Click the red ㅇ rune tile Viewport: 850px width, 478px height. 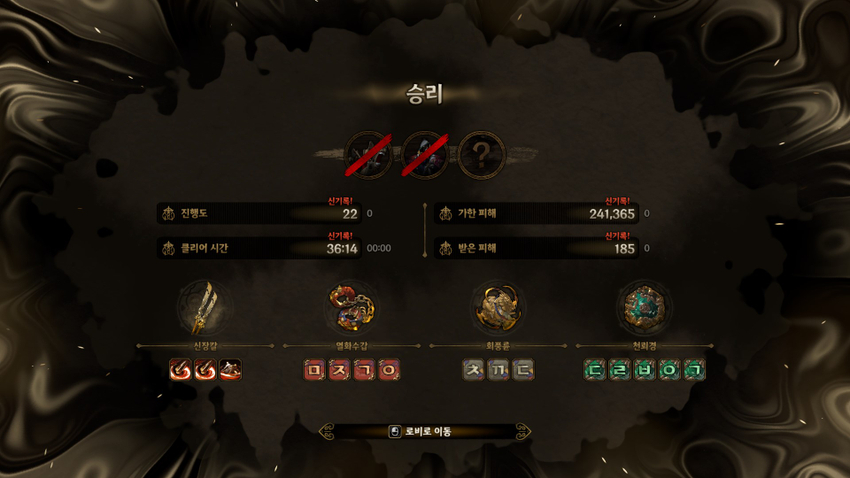(x=389, y=370)
